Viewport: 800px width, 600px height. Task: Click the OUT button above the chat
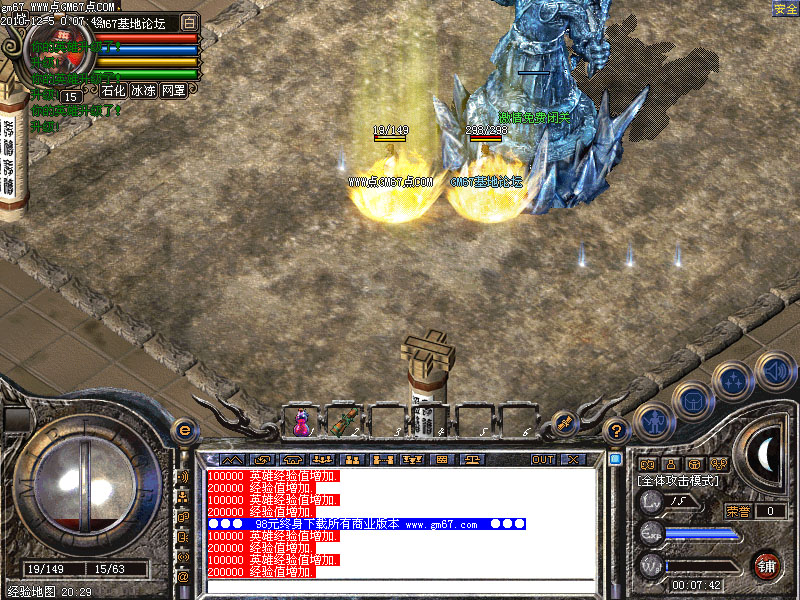542,460
